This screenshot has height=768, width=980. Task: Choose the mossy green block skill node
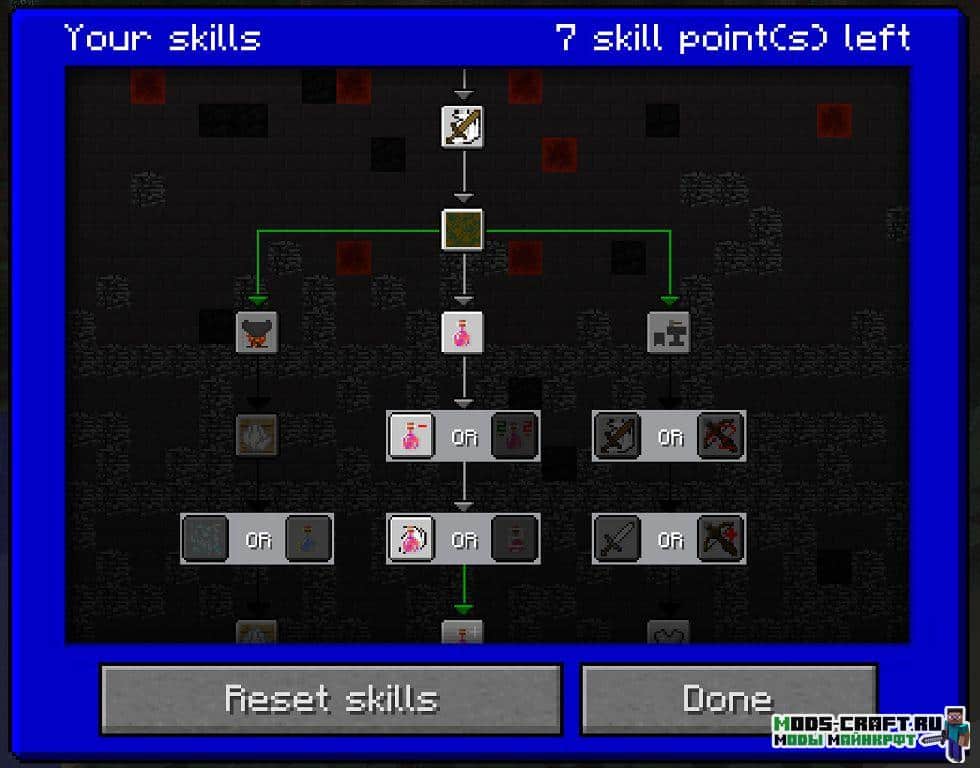463,229
